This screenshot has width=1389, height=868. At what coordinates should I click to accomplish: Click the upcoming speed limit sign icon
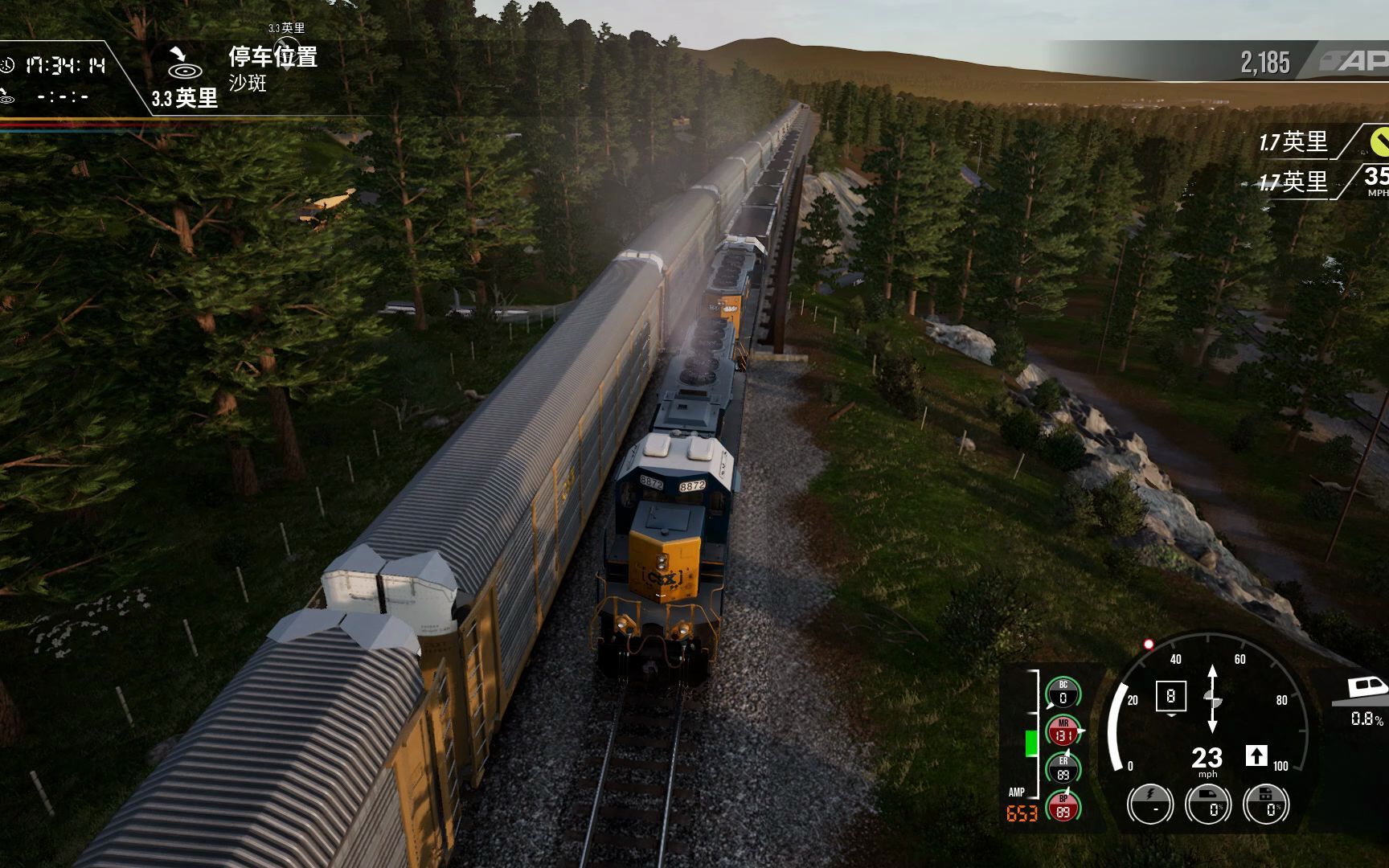1376,178
